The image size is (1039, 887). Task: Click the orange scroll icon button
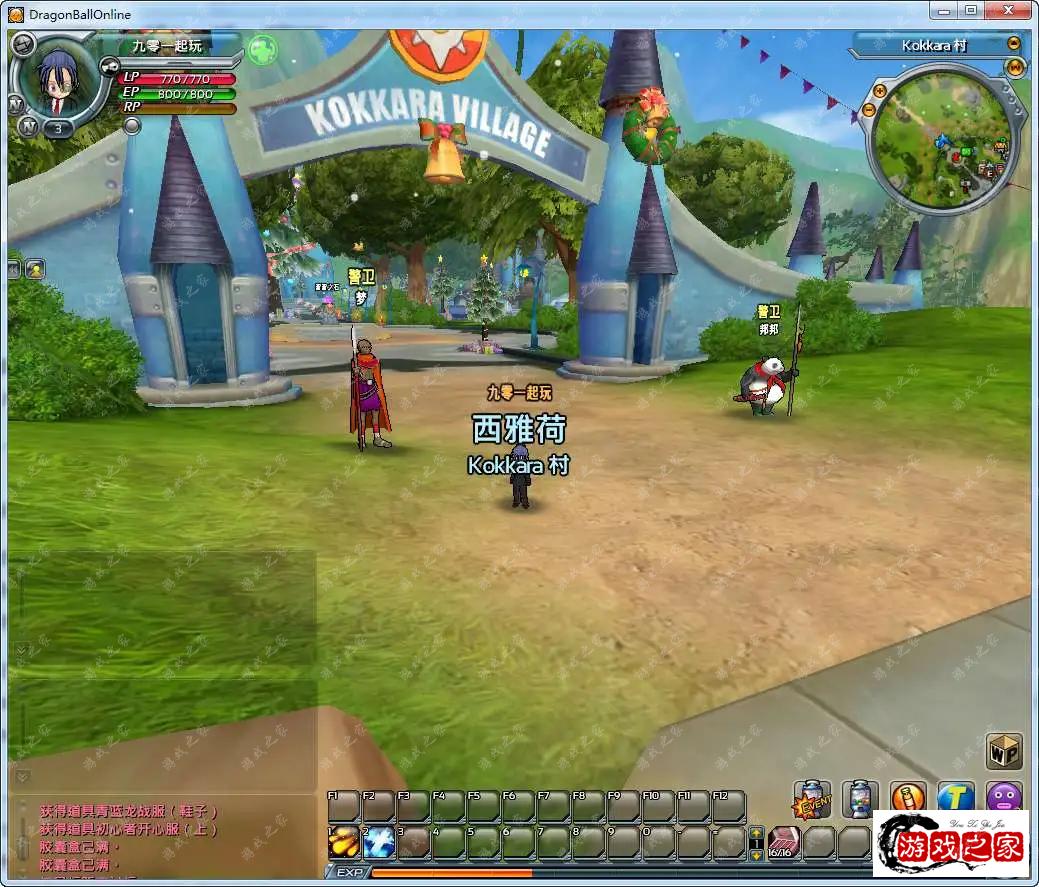(x=908, y=799)
